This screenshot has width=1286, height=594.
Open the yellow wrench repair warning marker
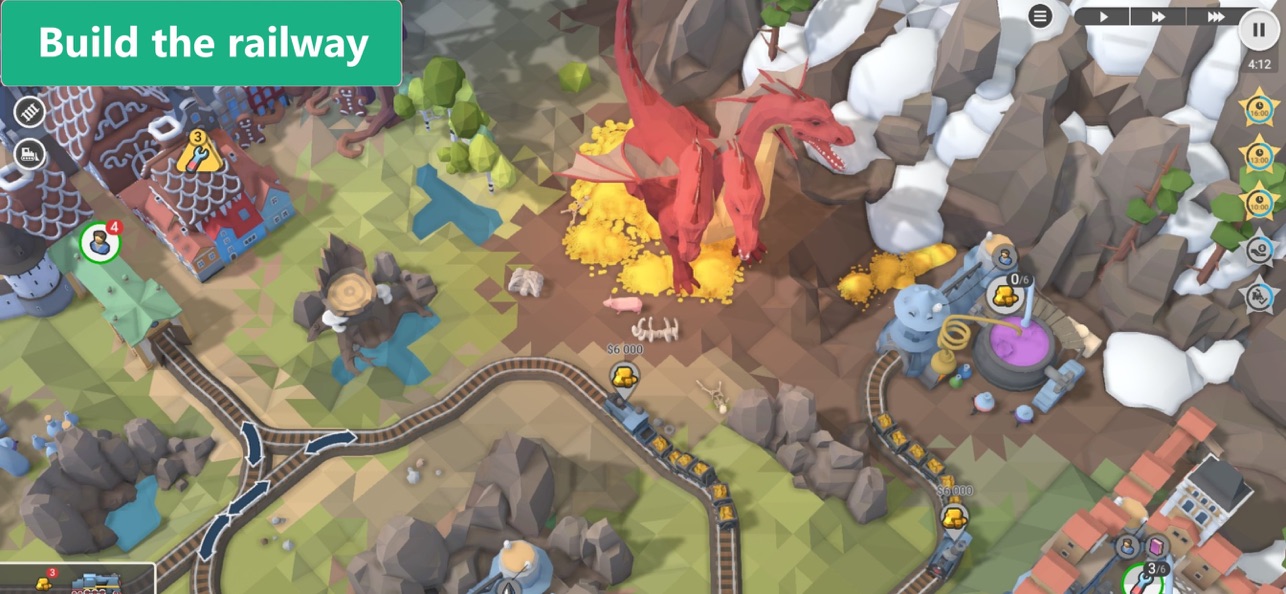(x=197, y=153)
